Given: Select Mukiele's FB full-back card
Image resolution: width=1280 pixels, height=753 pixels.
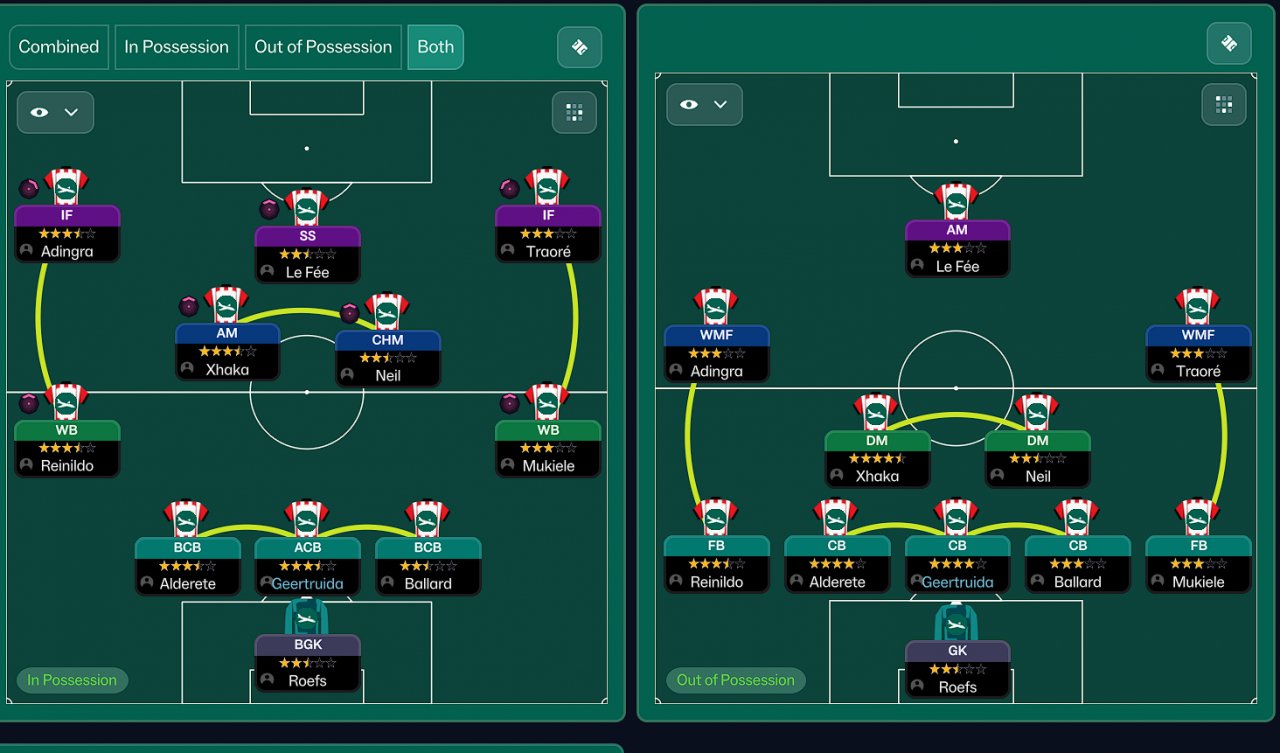Looking at the screenshot, I should pos(1198,563).
